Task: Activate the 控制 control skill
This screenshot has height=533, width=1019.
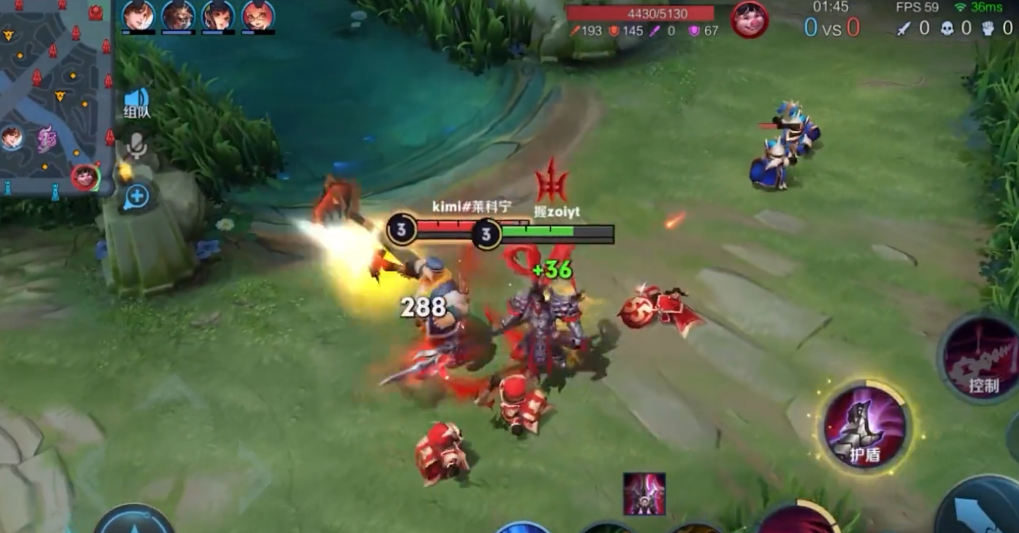Action: click(x=981, y=360)
